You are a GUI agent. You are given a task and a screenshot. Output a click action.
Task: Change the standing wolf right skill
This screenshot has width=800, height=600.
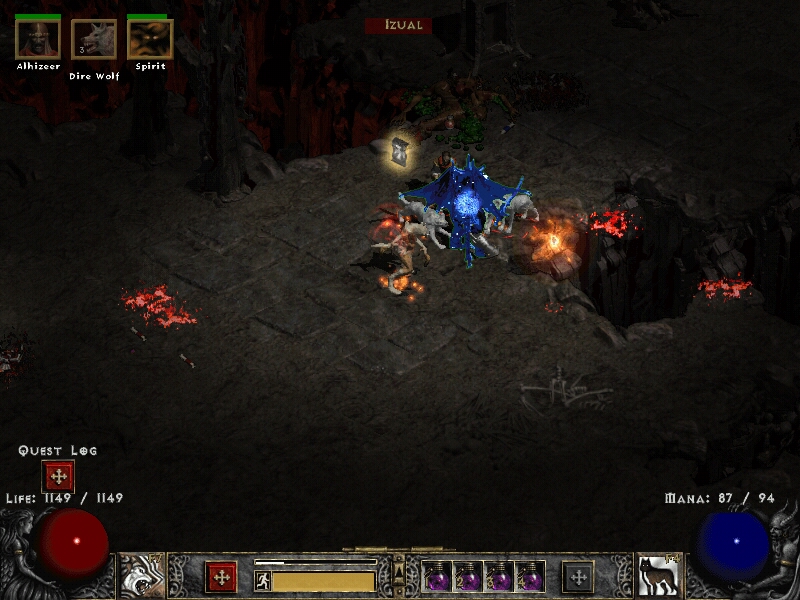(x=658, y=576)
